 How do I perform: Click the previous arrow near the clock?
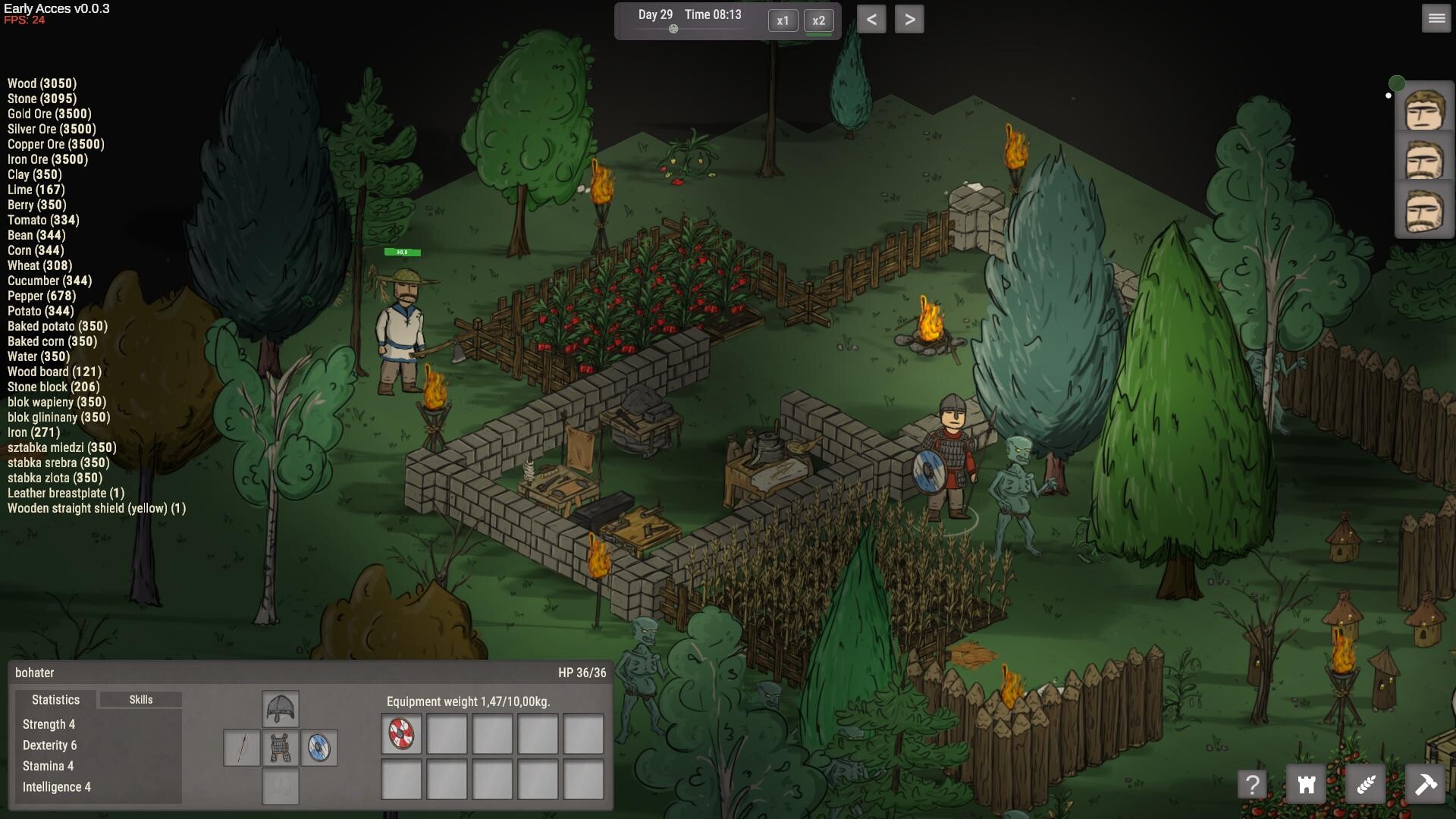tap(872, 18)
